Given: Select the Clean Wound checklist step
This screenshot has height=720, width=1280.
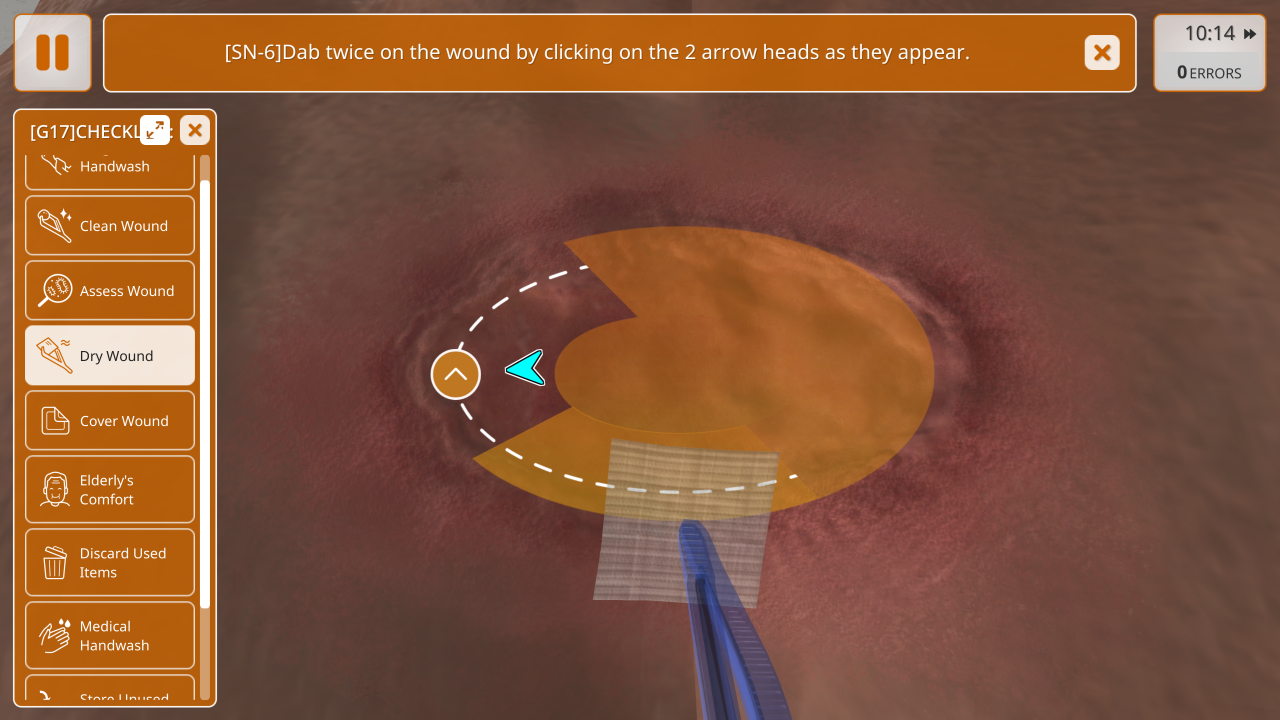Looking at the screenshot, I should [x=110, y=226].
